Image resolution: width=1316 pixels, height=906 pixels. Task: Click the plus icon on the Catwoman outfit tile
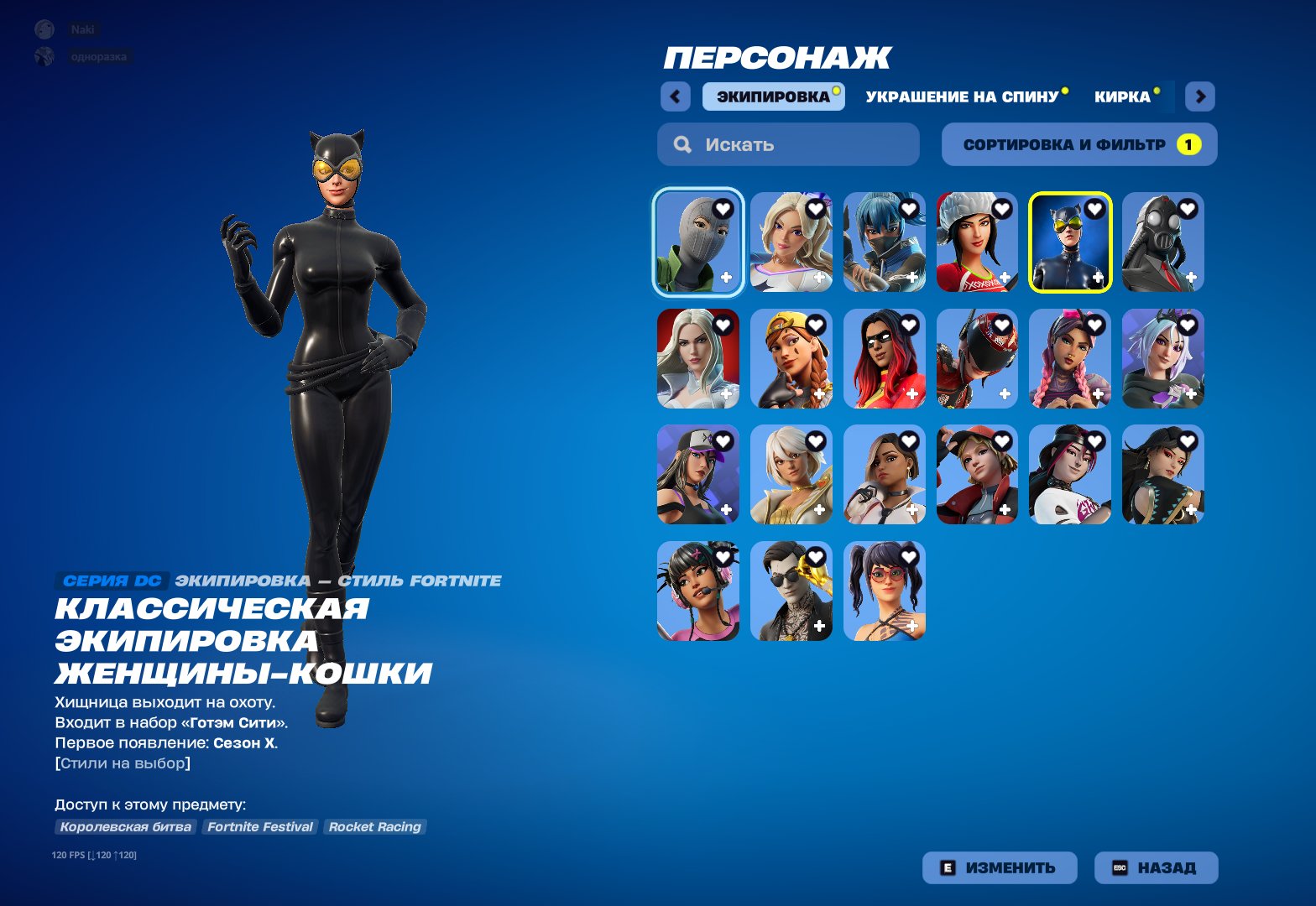point(1098,277)
